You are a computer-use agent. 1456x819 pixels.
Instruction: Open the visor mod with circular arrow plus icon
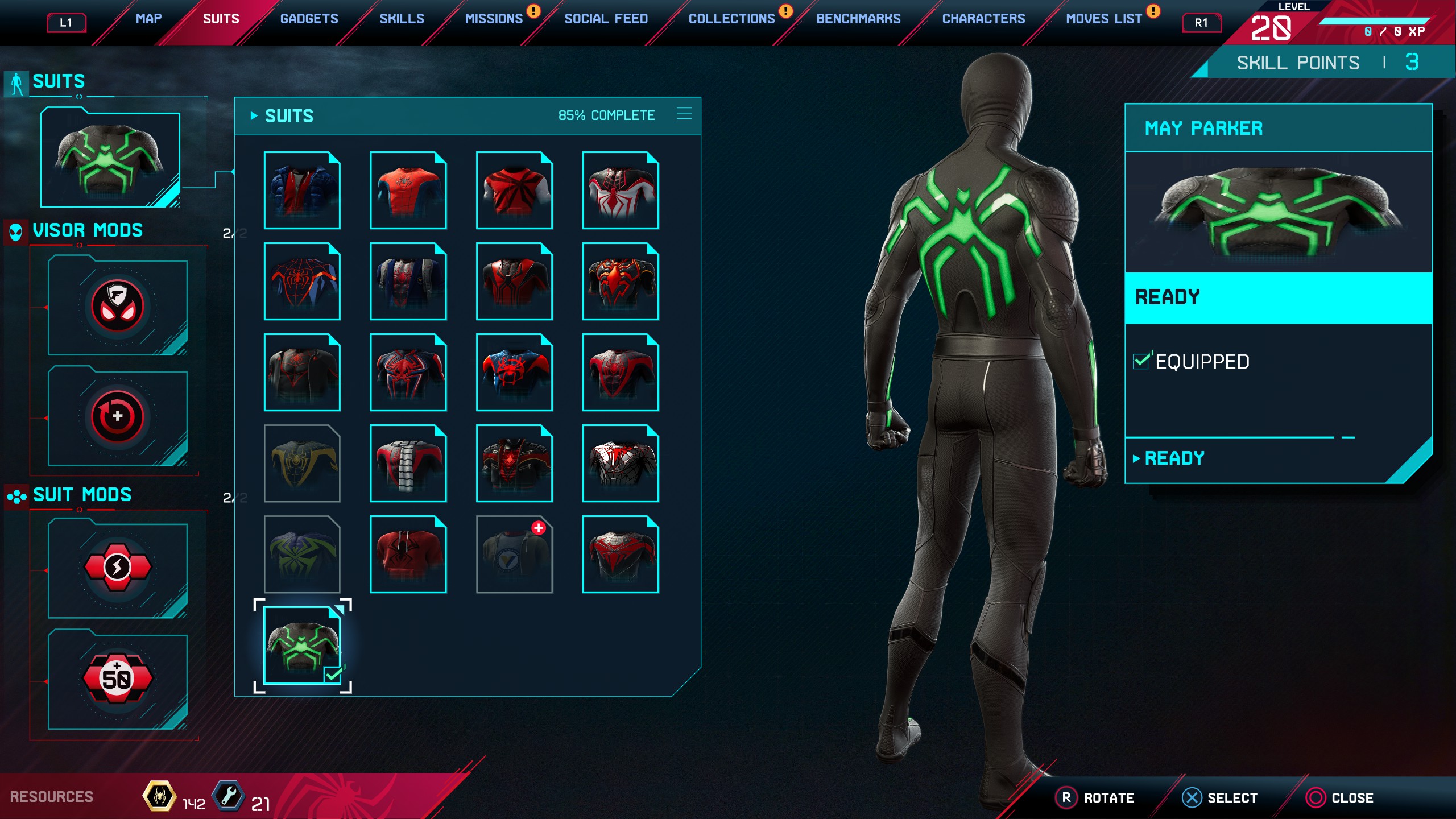coord(118,417)
